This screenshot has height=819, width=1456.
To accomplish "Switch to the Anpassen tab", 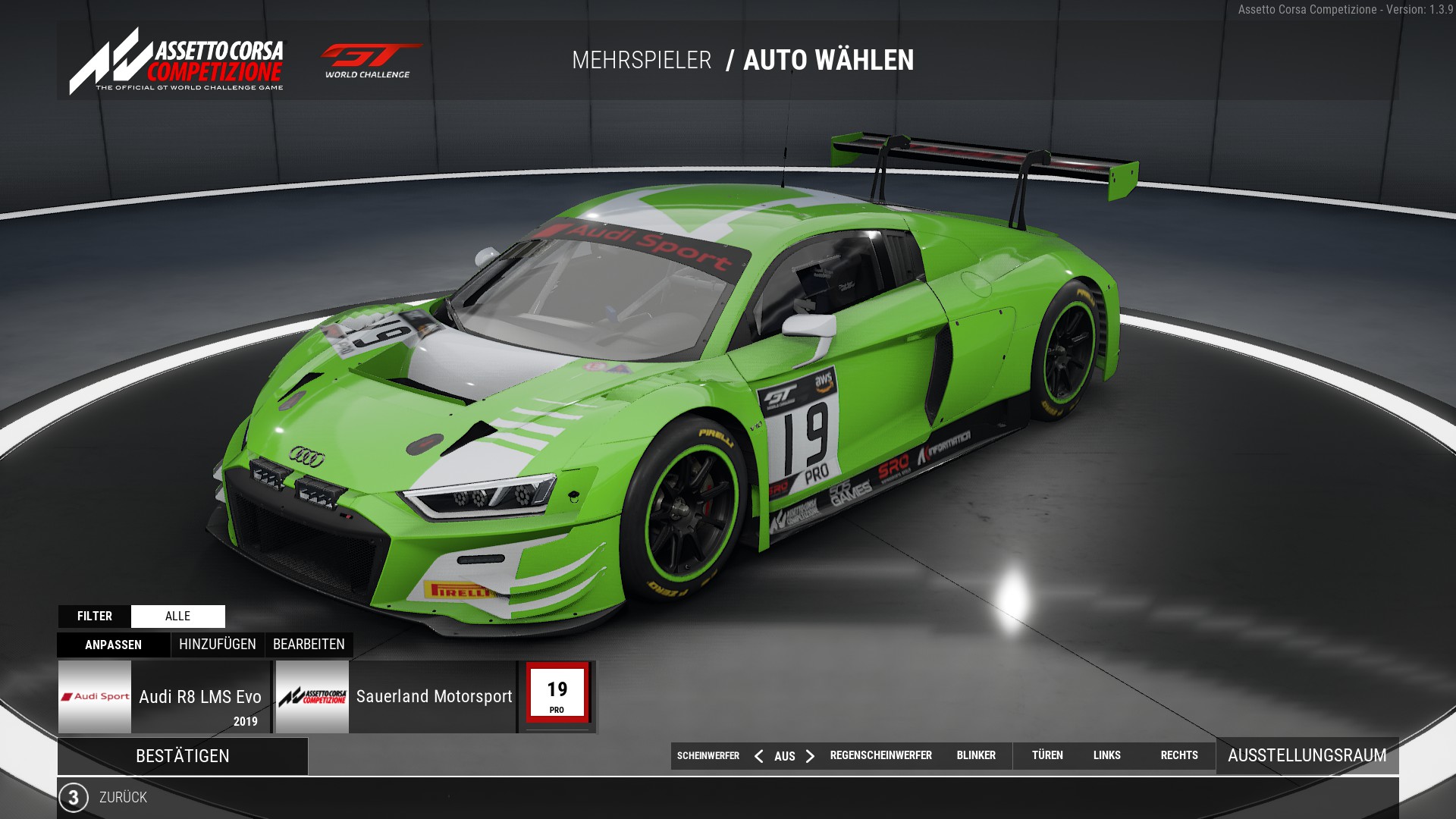I will (114, 645).
